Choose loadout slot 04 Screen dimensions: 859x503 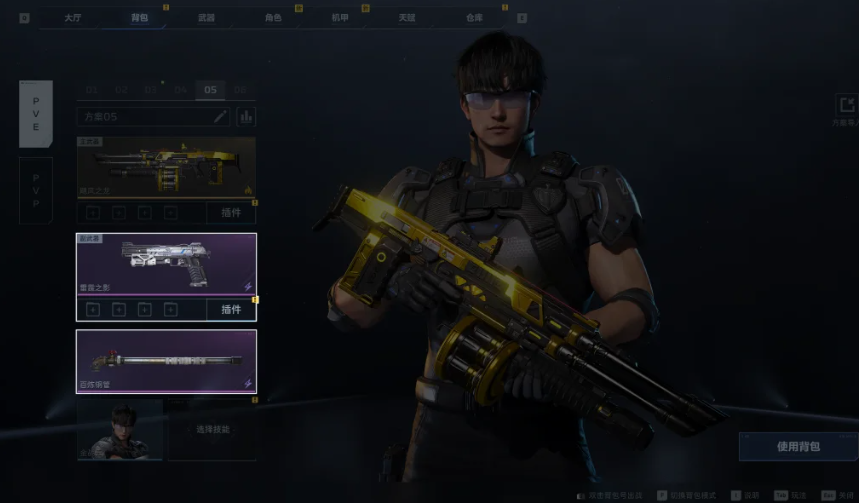[x=180, y=90]
